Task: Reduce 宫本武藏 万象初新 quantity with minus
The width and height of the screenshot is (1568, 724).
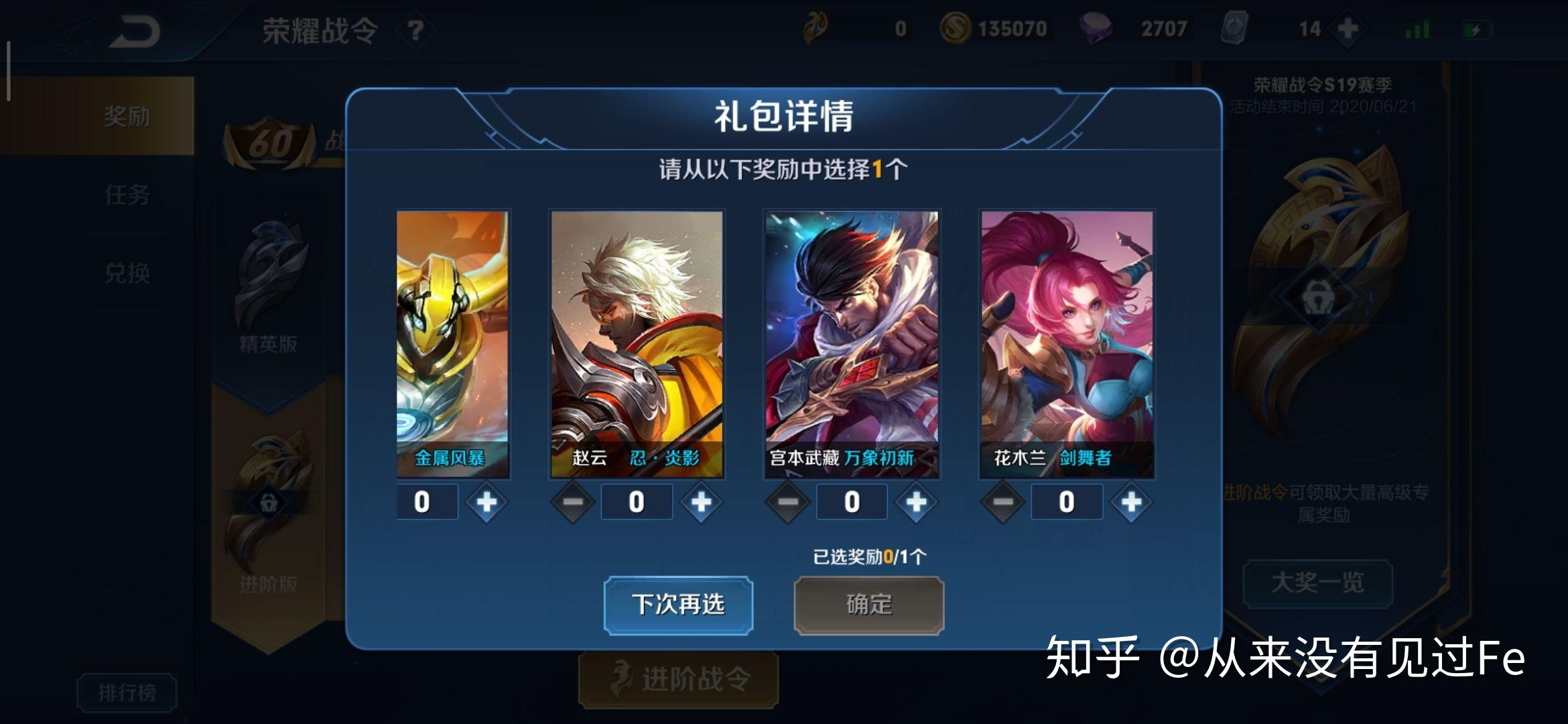Action: pyautogui.click(x=787, y=502)
